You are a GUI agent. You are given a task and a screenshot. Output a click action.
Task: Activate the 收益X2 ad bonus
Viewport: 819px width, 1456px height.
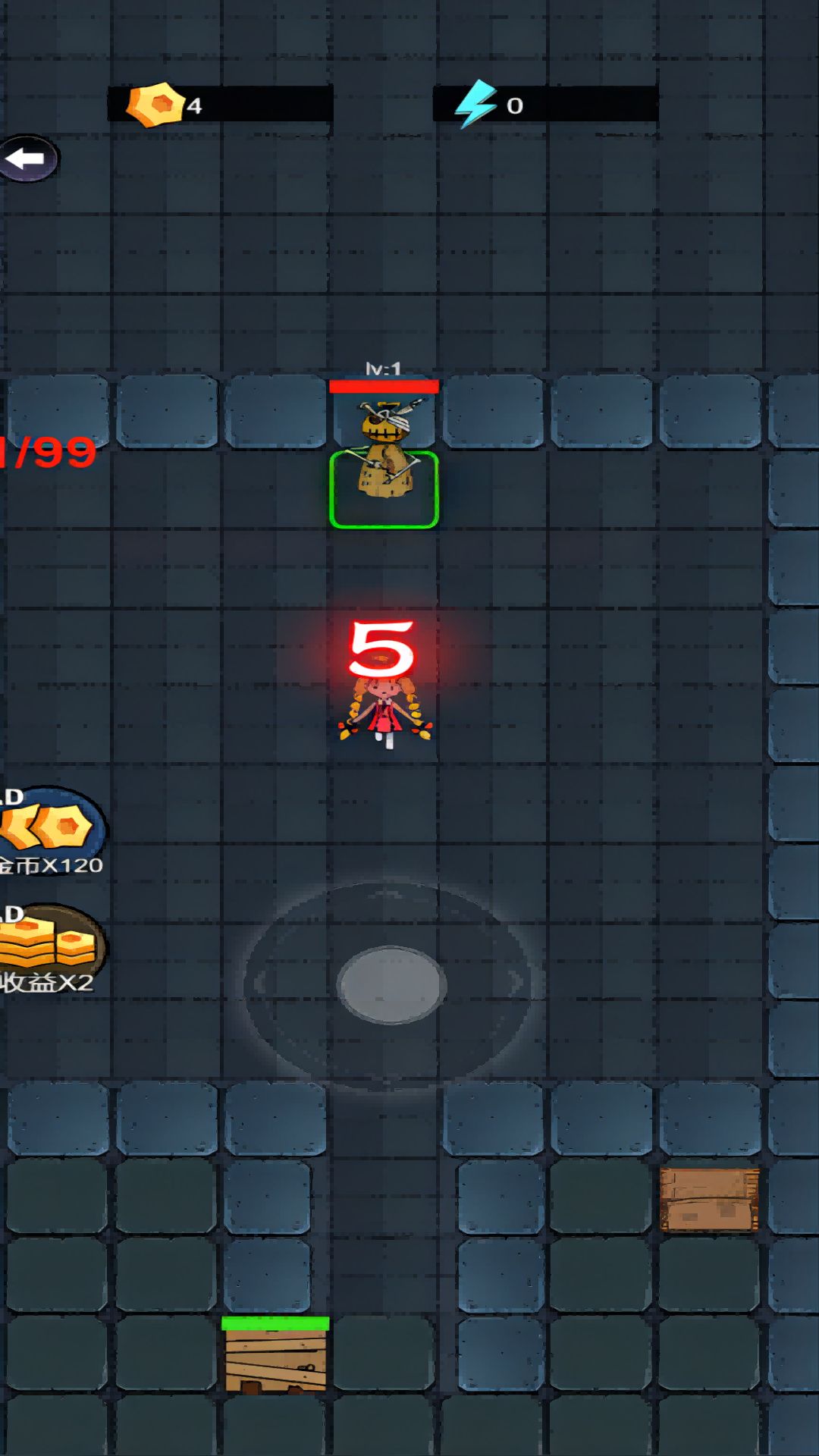50,949
